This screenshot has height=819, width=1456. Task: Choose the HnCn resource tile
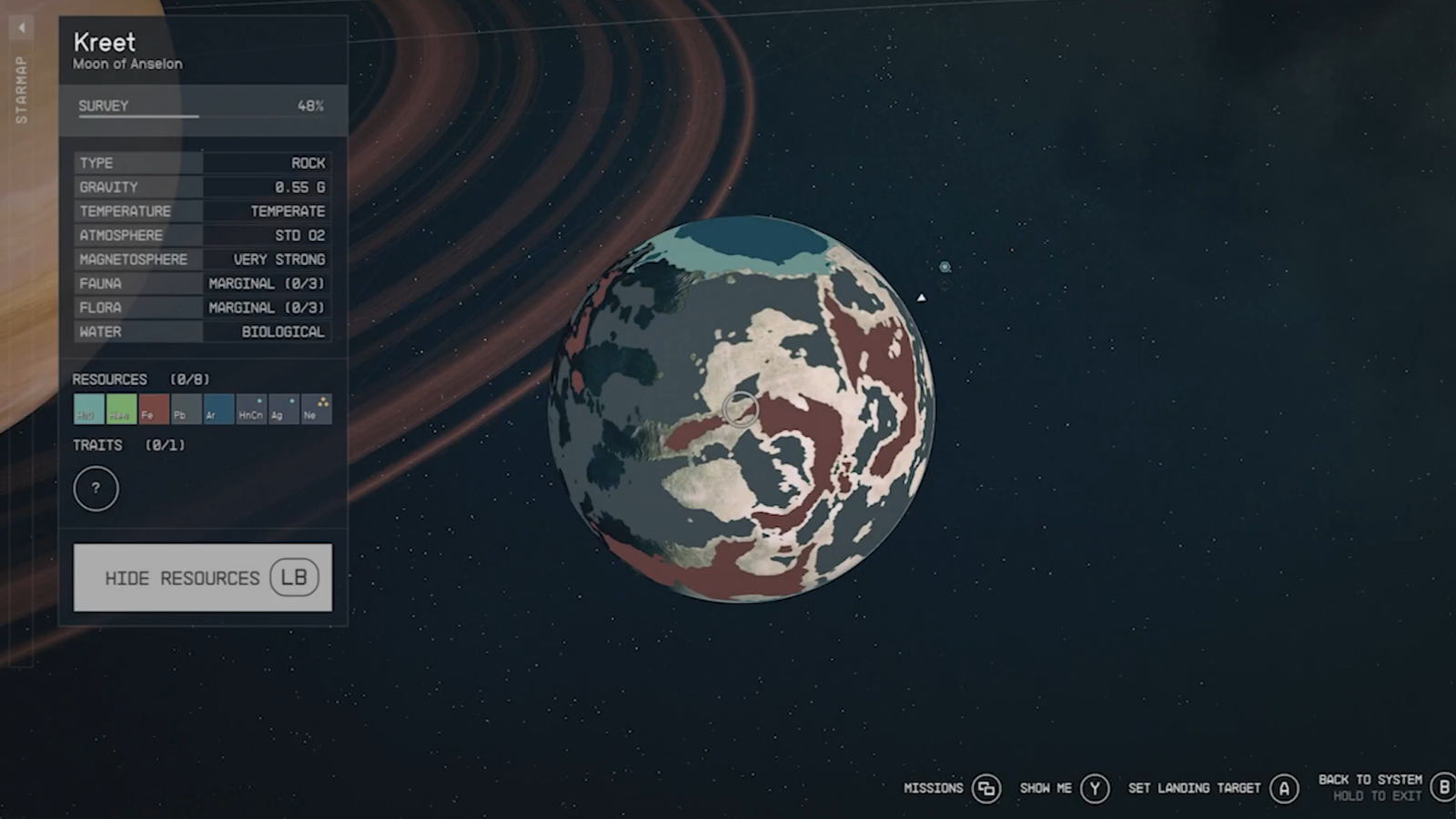pos(251,409)
